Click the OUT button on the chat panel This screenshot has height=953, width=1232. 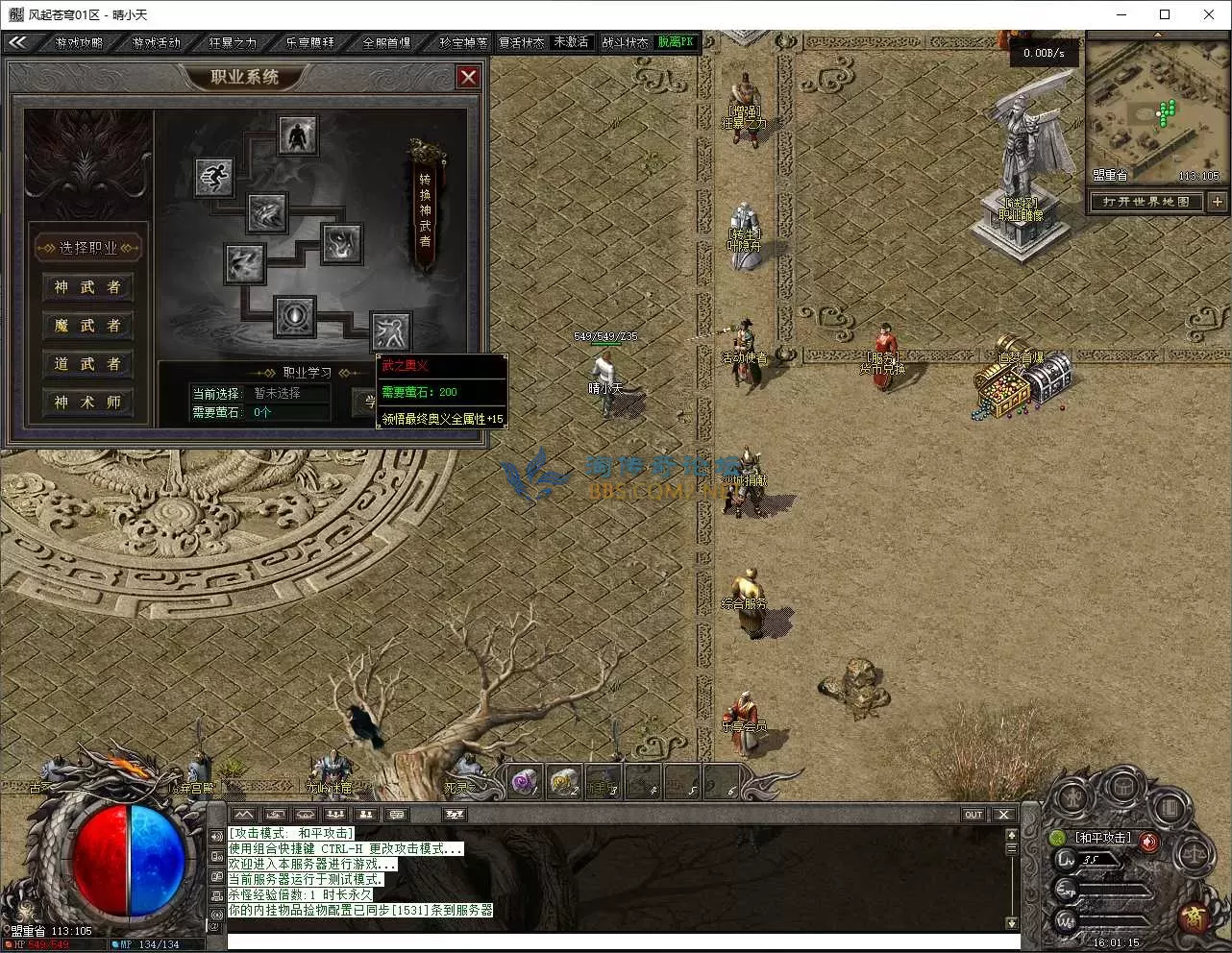[973, 815]
